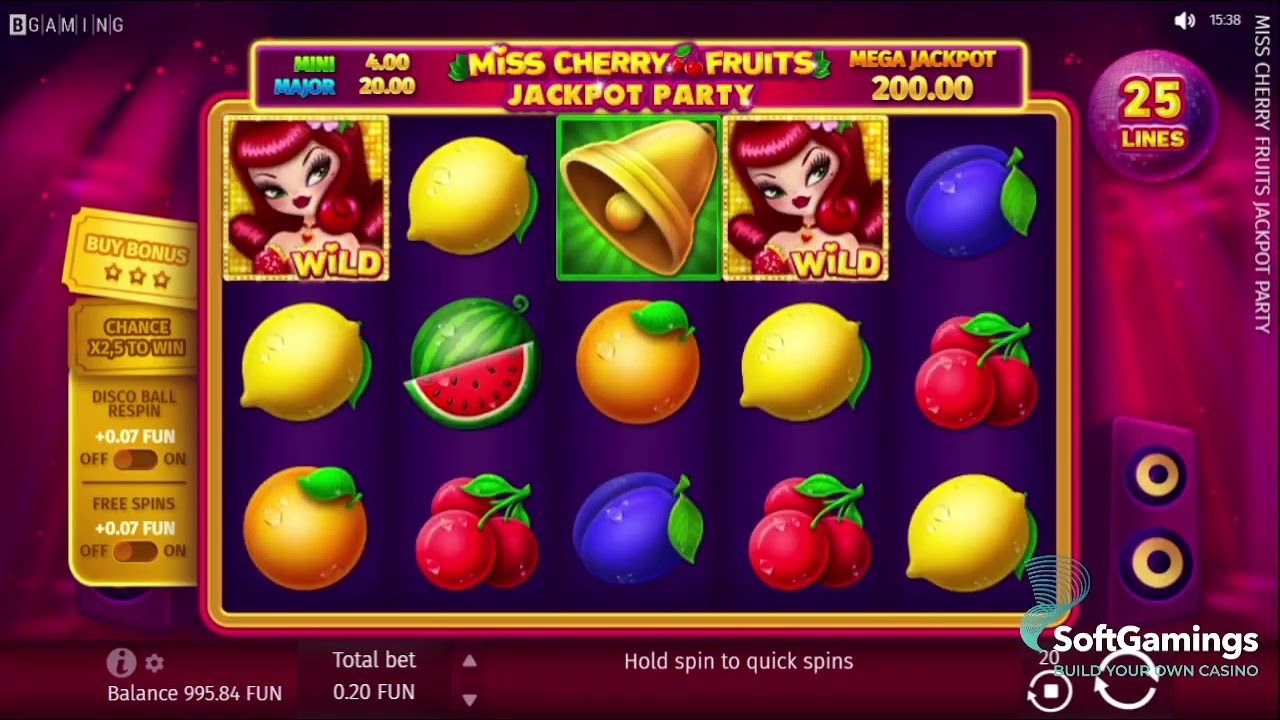Select the highlighted golden bell symbol
Screen dimensions: 1280x720
tap(639, 196)
